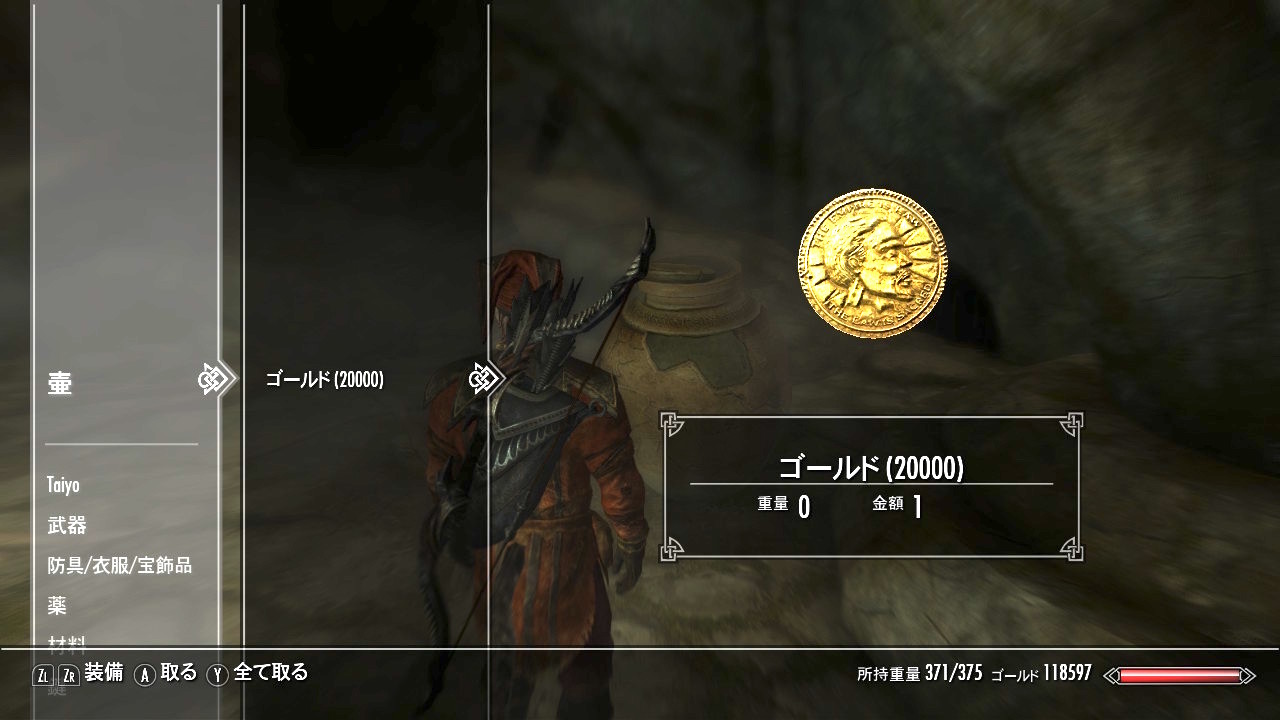Viewport: 1280px width, 720px height.
Task: Switch to the Taiyo inventory
Action: [63, 485]
